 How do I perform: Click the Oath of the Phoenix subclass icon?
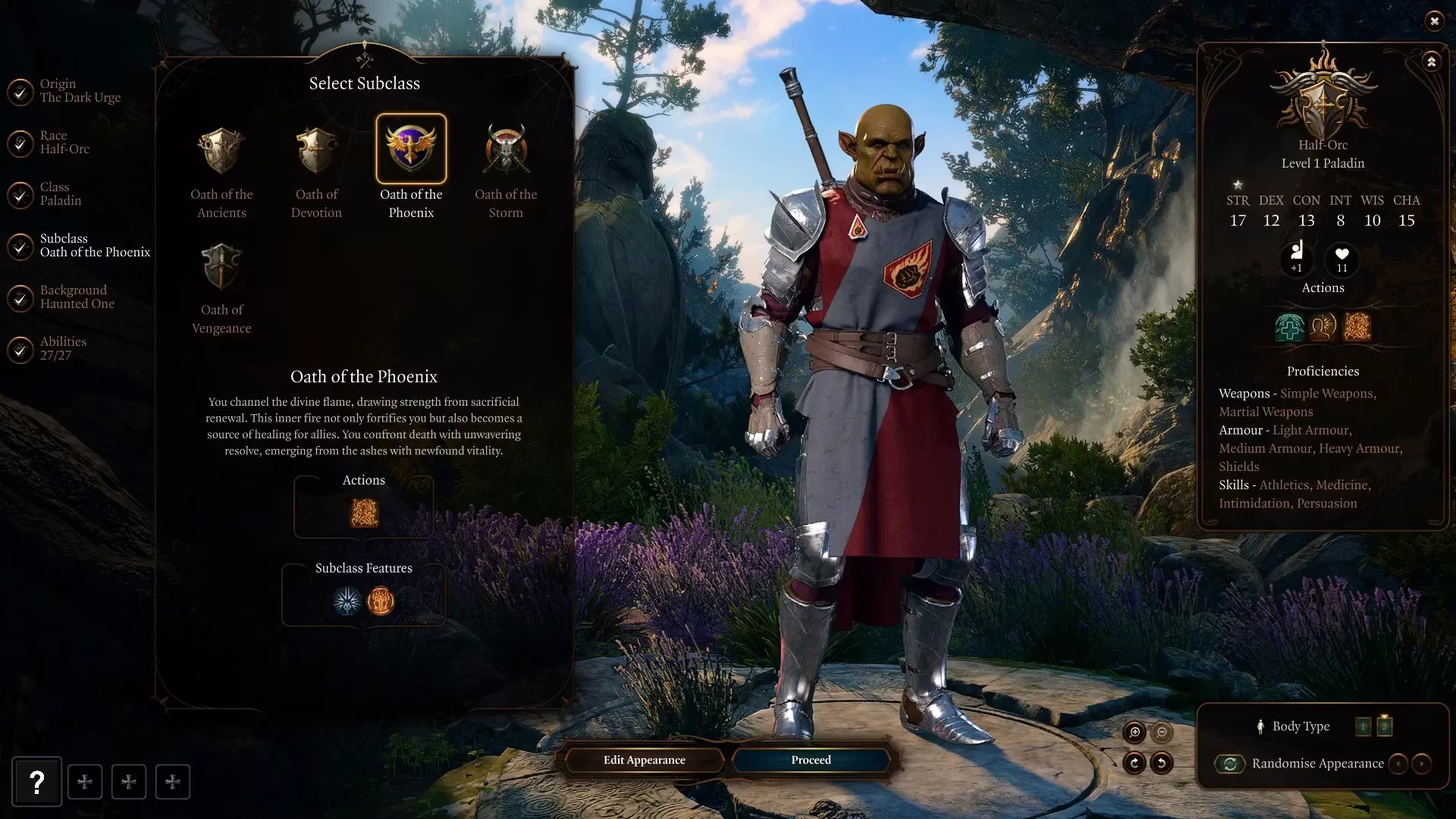click(411, 149)
